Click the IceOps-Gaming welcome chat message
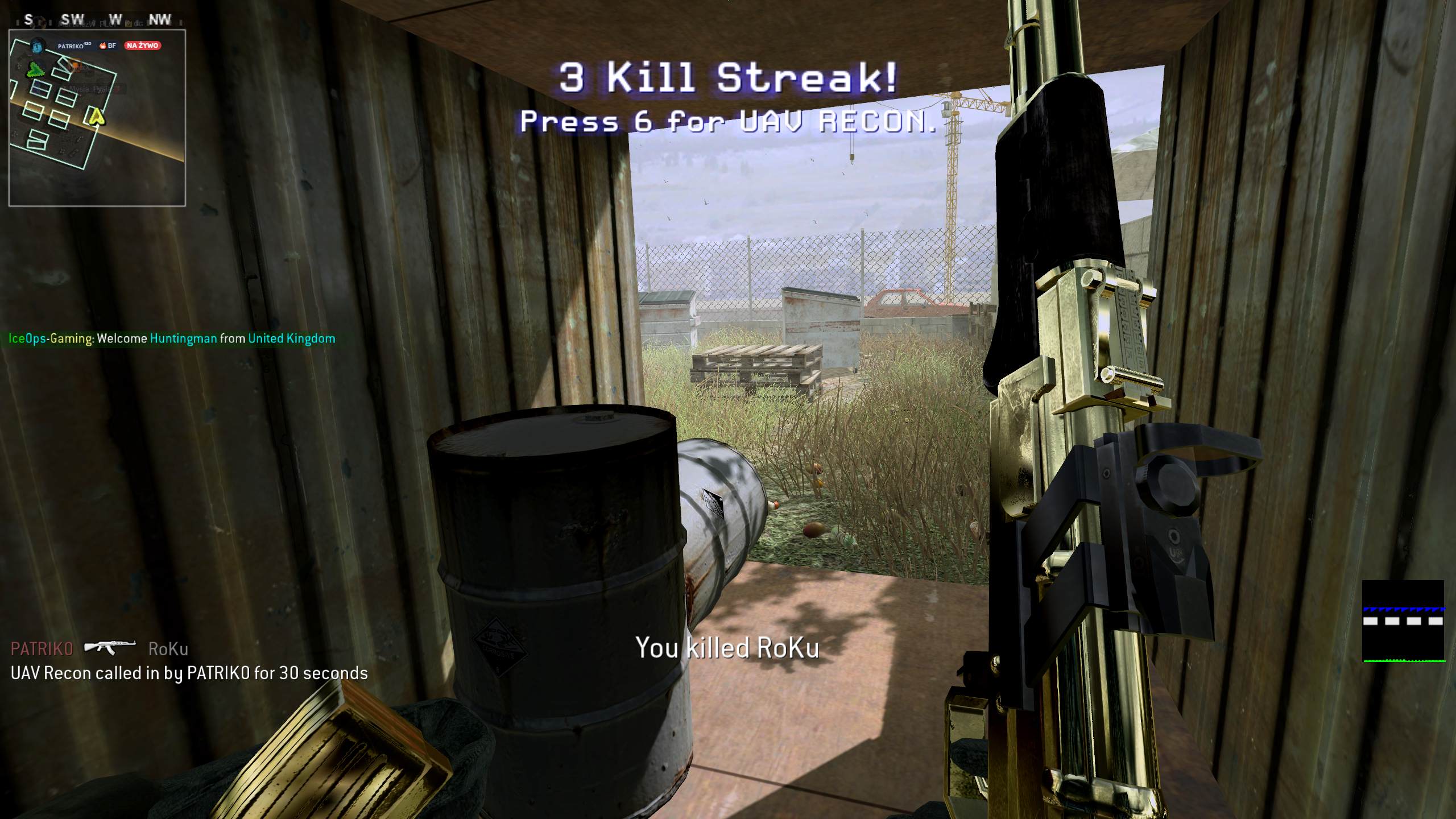1456x819 pixels. click(172, 338)
